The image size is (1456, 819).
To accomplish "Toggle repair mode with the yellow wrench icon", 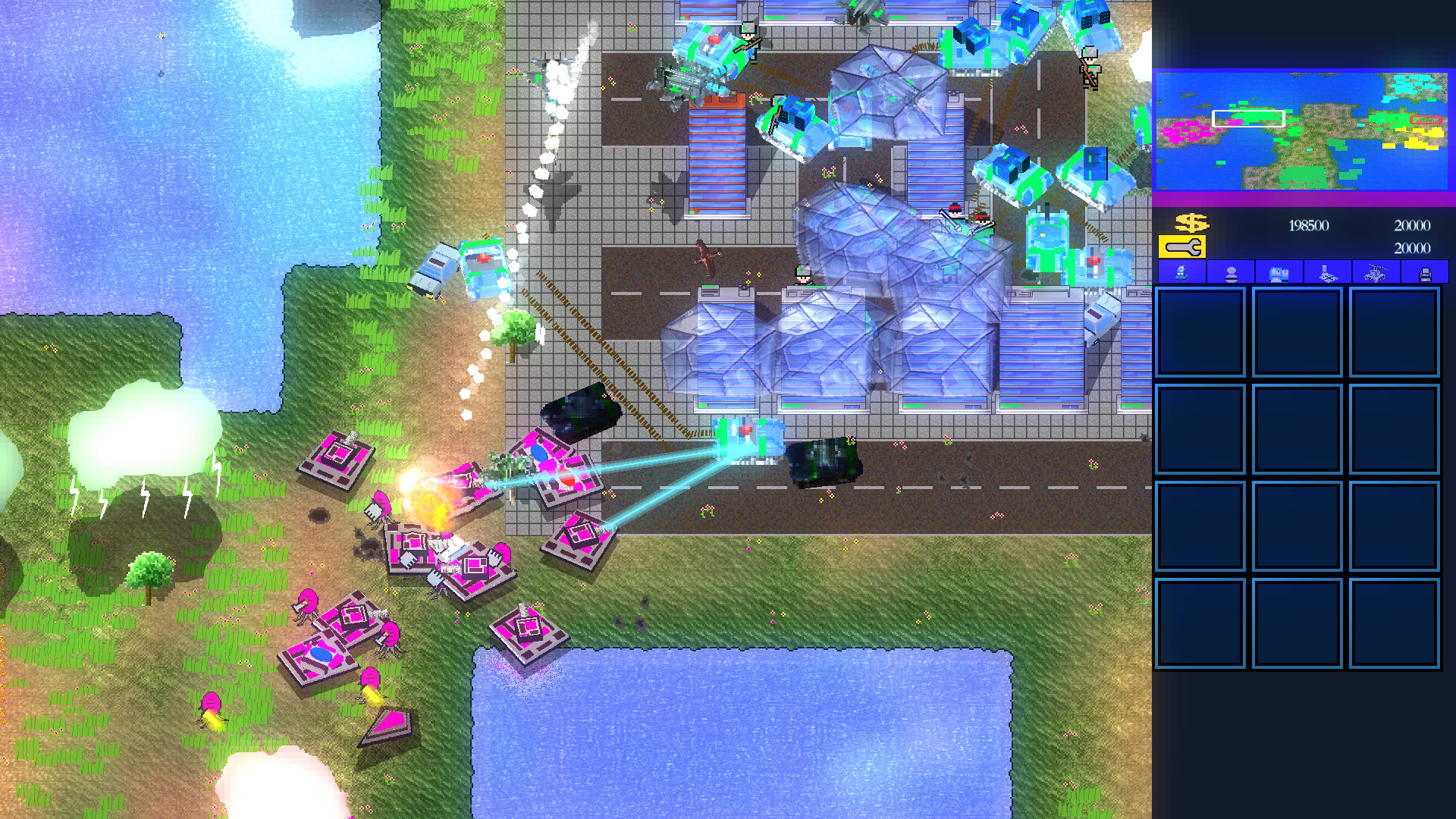I will click(x=1182, y=246).
